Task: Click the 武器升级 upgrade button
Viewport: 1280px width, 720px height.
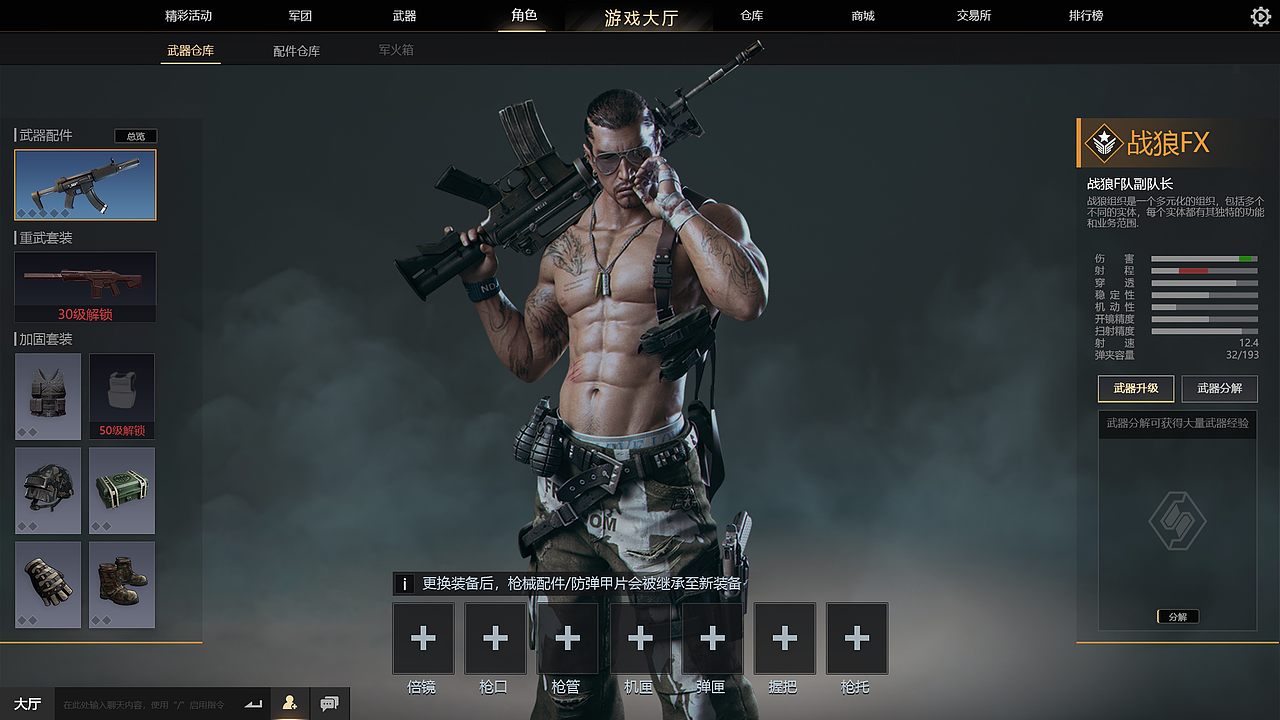Action: [1136, 389]
